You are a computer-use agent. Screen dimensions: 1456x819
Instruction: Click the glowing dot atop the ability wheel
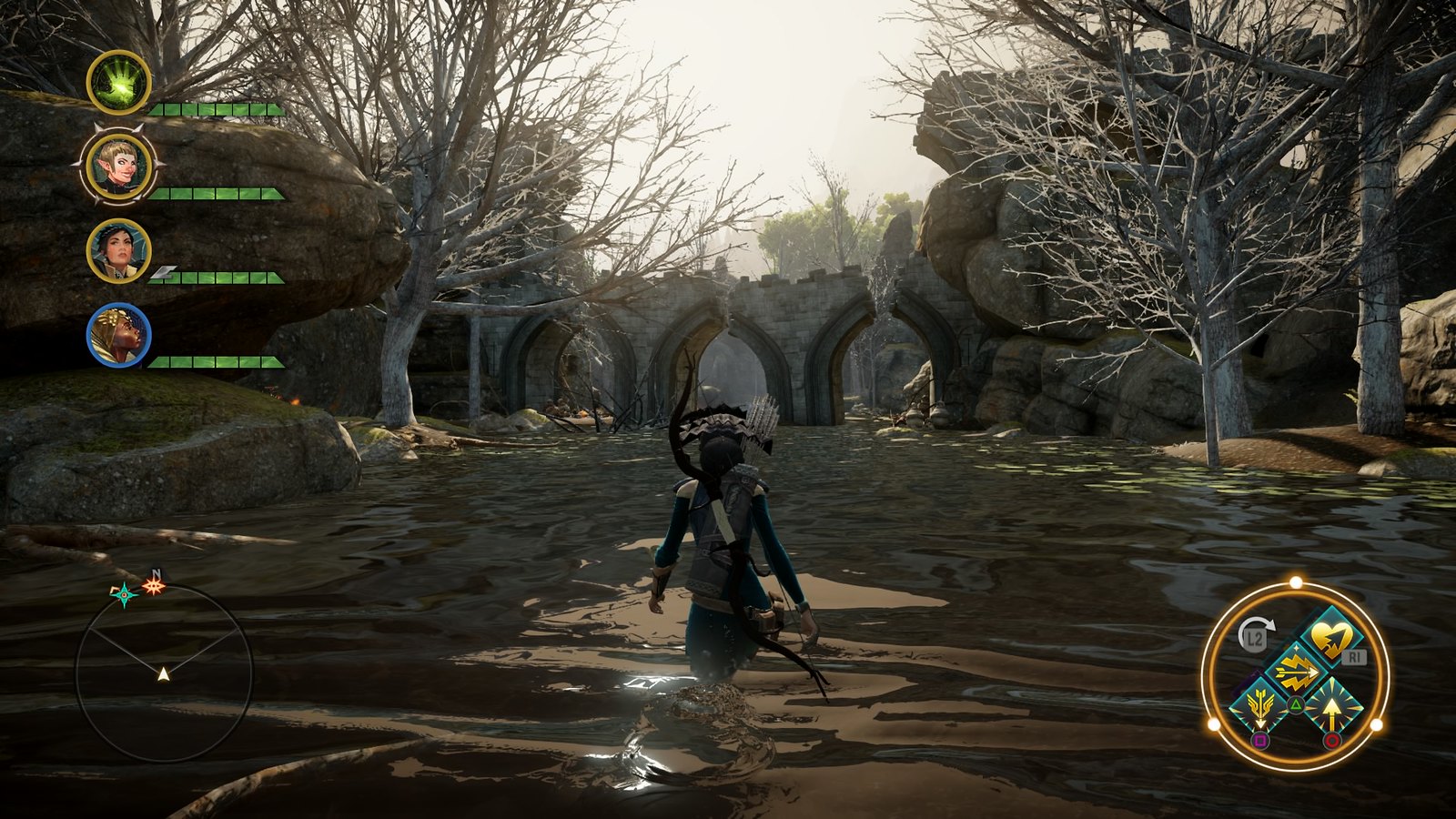[1295, 581]
